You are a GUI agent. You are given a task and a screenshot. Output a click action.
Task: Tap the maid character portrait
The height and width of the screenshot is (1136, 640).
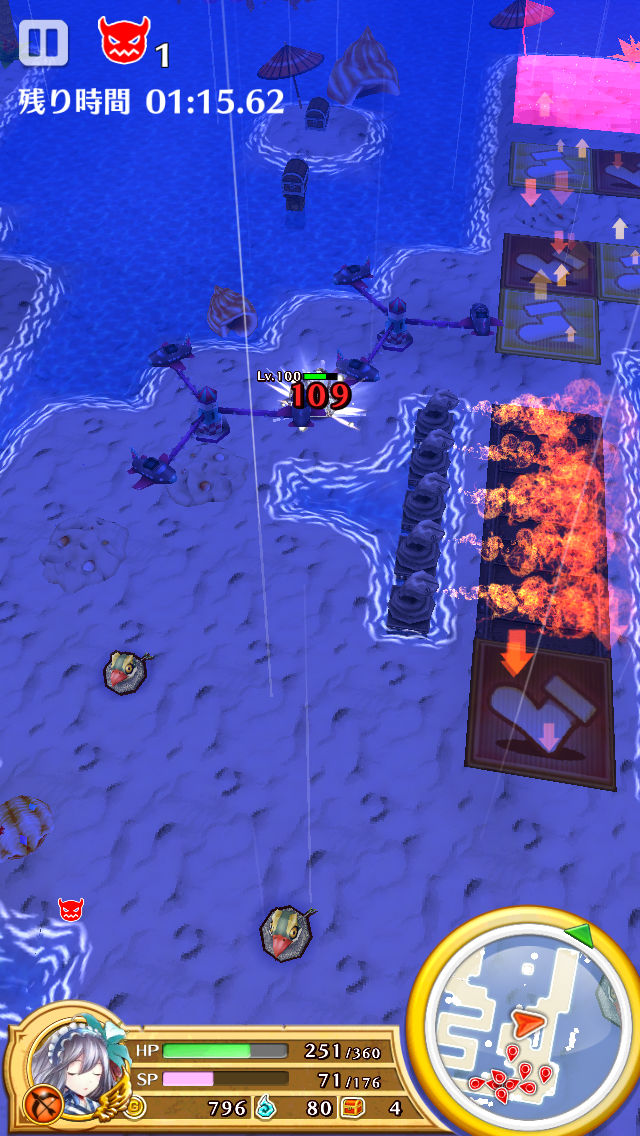(x=69, y=1056)
